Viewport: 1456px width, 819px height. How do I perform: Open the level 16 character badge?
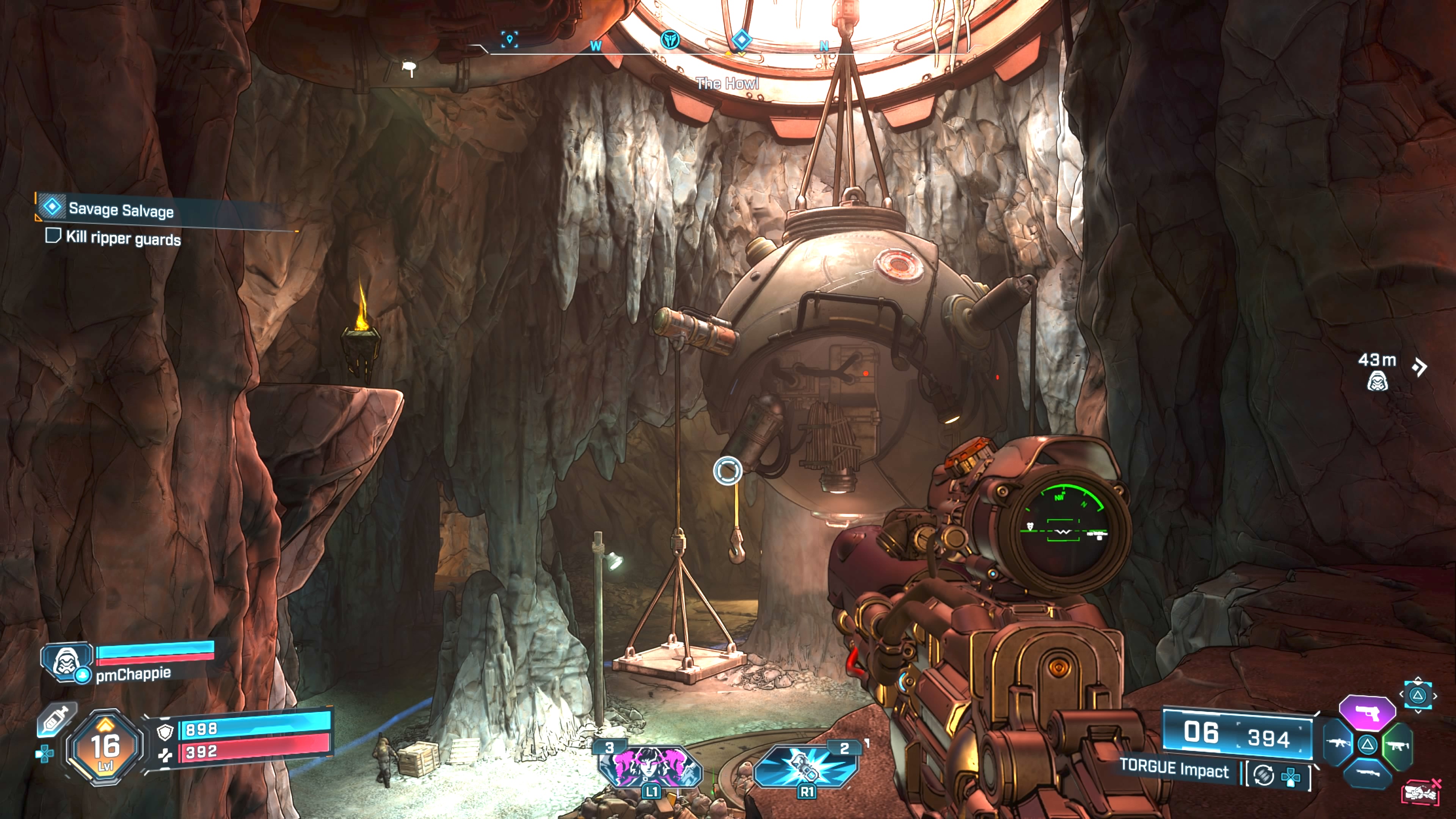tap(105, 747)
